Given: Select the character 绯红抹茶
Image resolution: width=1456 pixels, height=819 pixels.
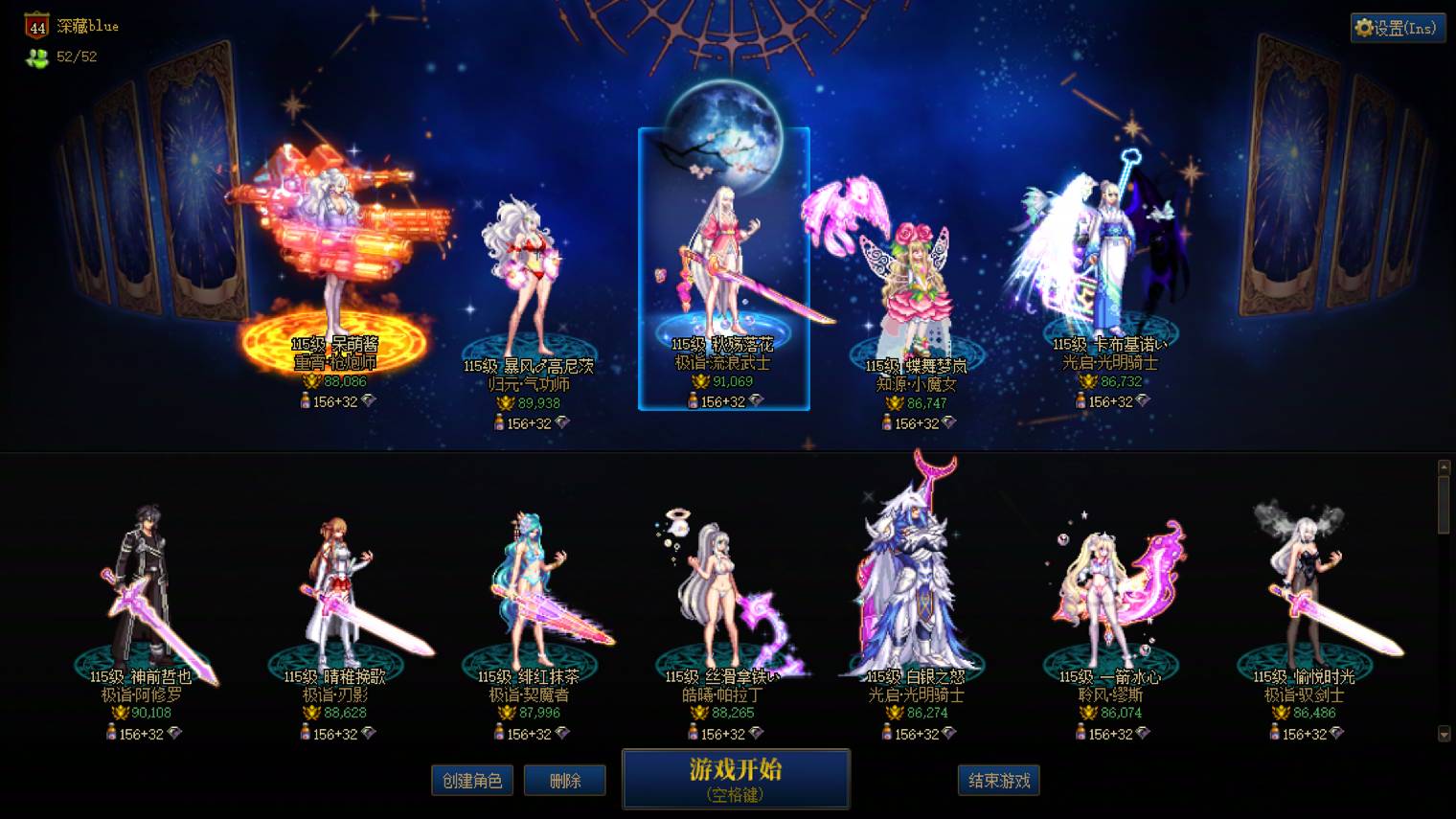Looking at the screenshot, I should click(527, 584).
